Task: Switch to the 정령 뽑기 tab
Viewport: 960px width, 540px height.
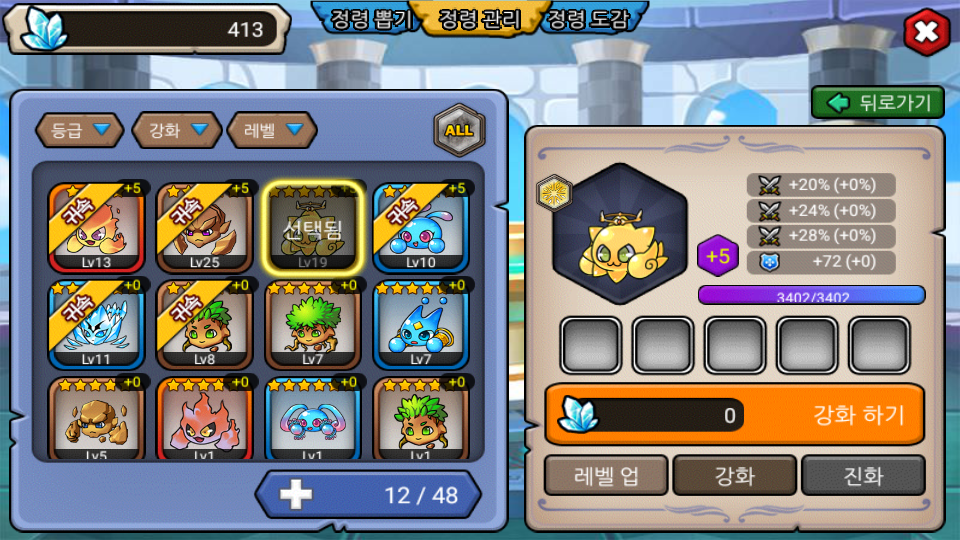Action: pos(371,20)
